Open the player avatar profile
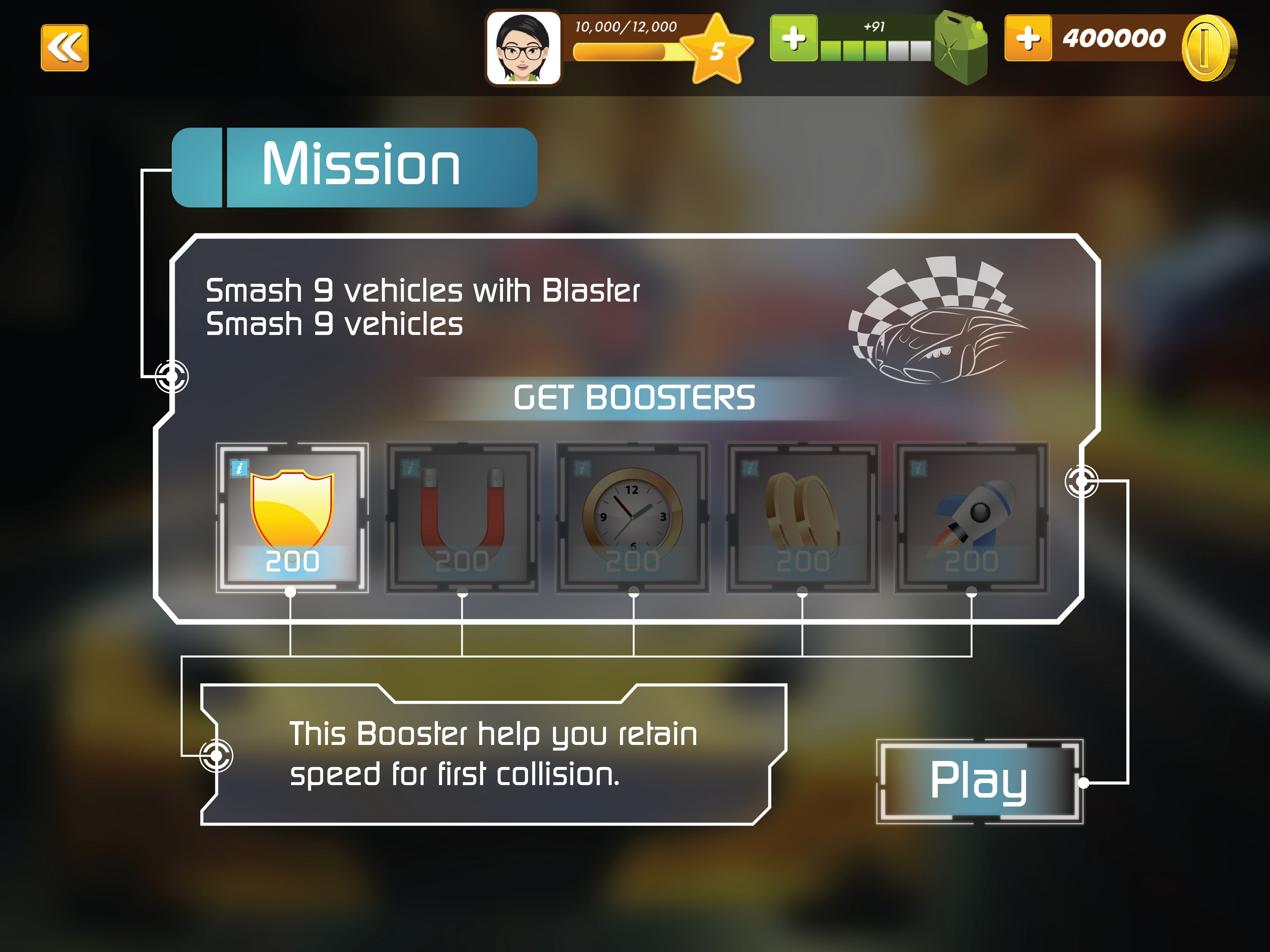The height and width of the screenshot is (952, 1270). coord(523,48)
